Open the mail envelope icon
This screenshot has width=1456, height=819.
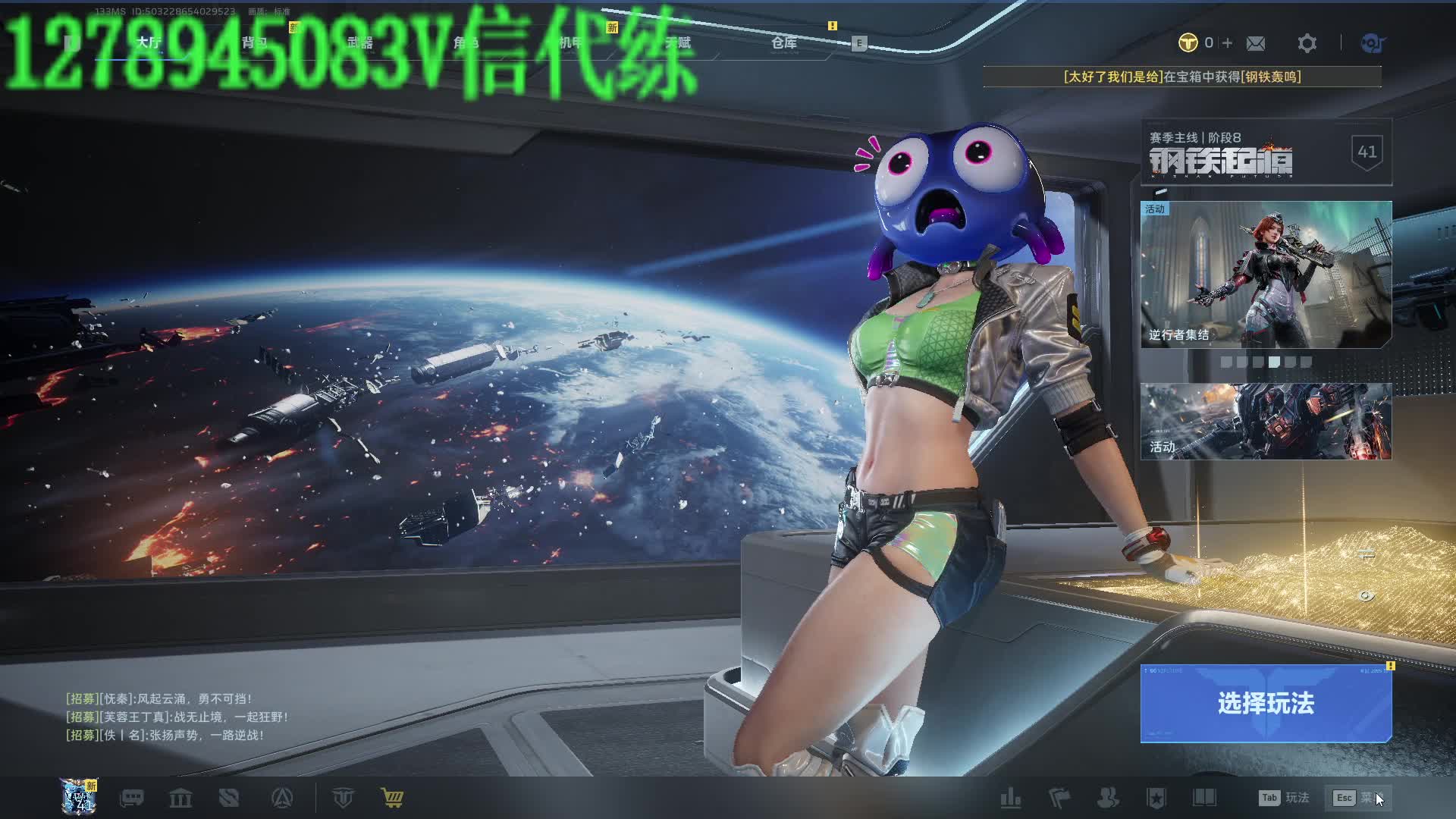pos(1256,43)
